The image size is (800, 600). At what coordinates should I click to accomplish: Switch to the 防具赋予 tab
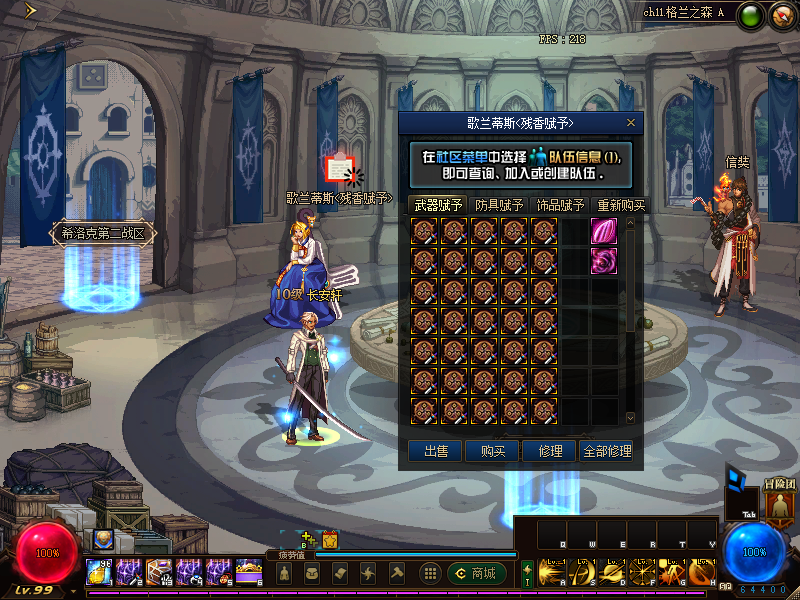[x=499, y=205]
